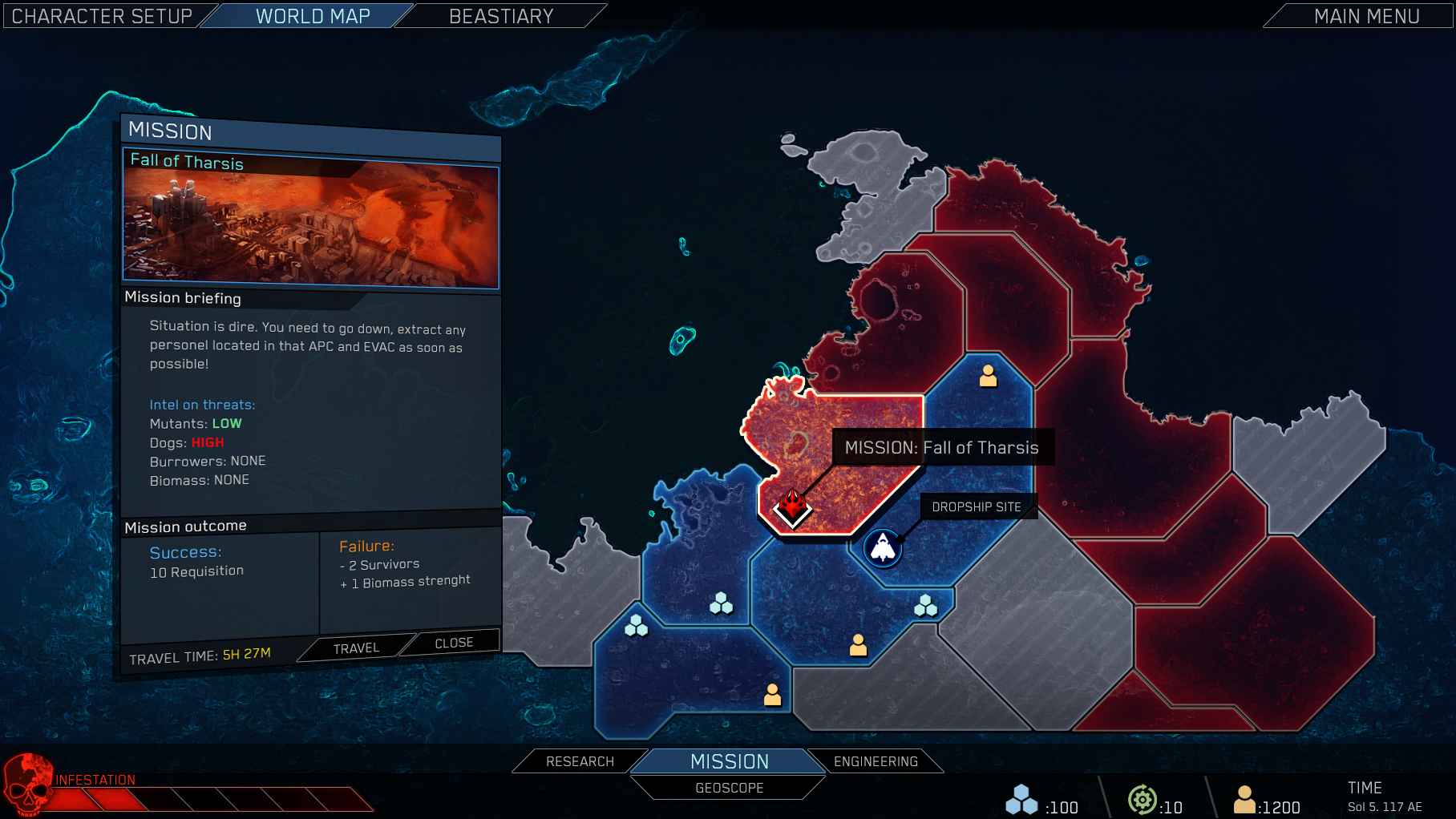1456x819 pixels.
Task: Click the population person icon showing 1200
Action: 1246,798
